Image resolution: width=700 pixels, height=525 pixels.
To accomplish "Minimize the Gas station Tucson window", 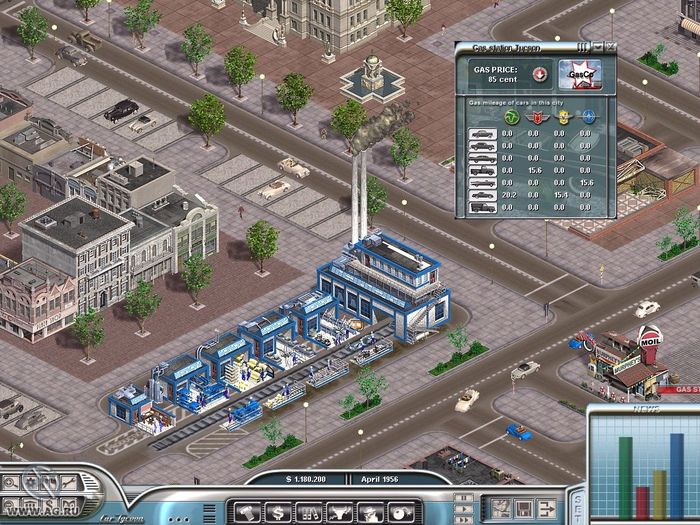I will click(x=598, y=47).
